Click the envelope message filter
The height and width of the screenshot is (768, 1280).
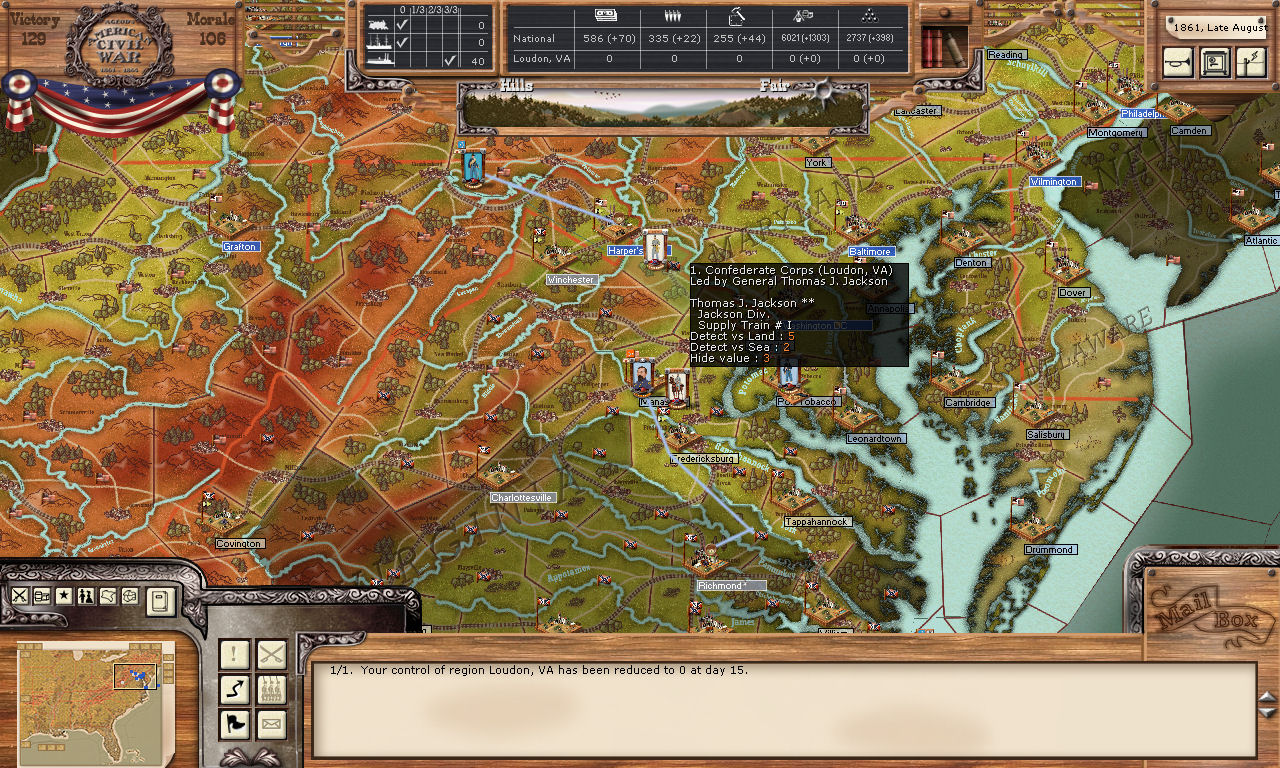pos(271,725)
